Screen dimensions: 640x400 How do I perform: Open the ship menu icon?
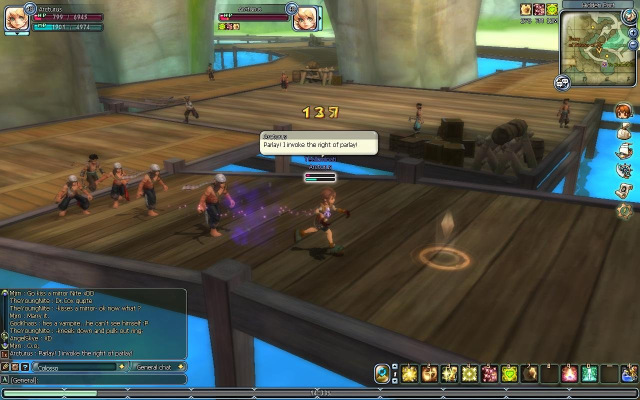(624, 150)
